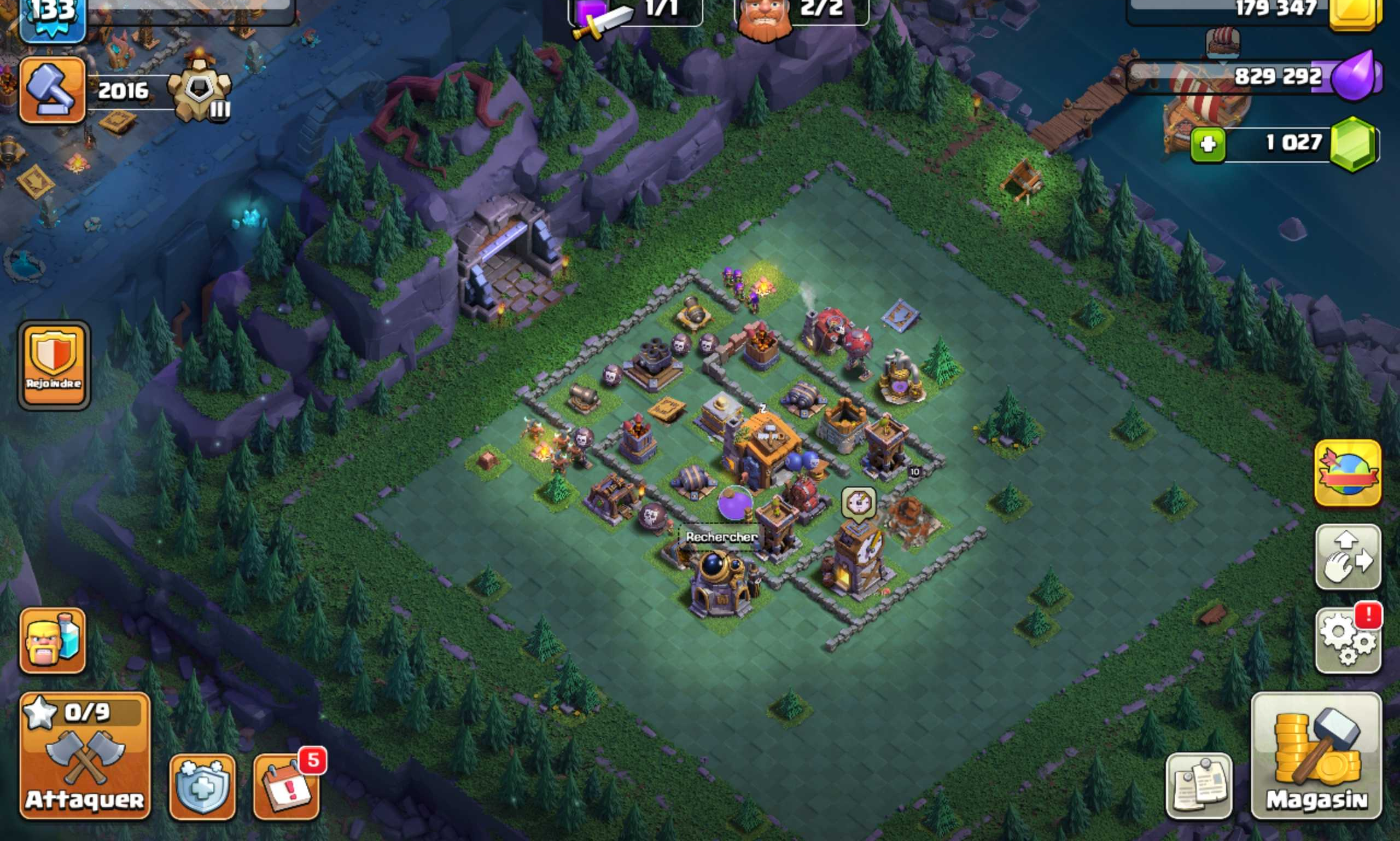The height and width of the screenshot is (841, 1400).
Task: Open the Magasin shop
Action: pos(1316,756)
